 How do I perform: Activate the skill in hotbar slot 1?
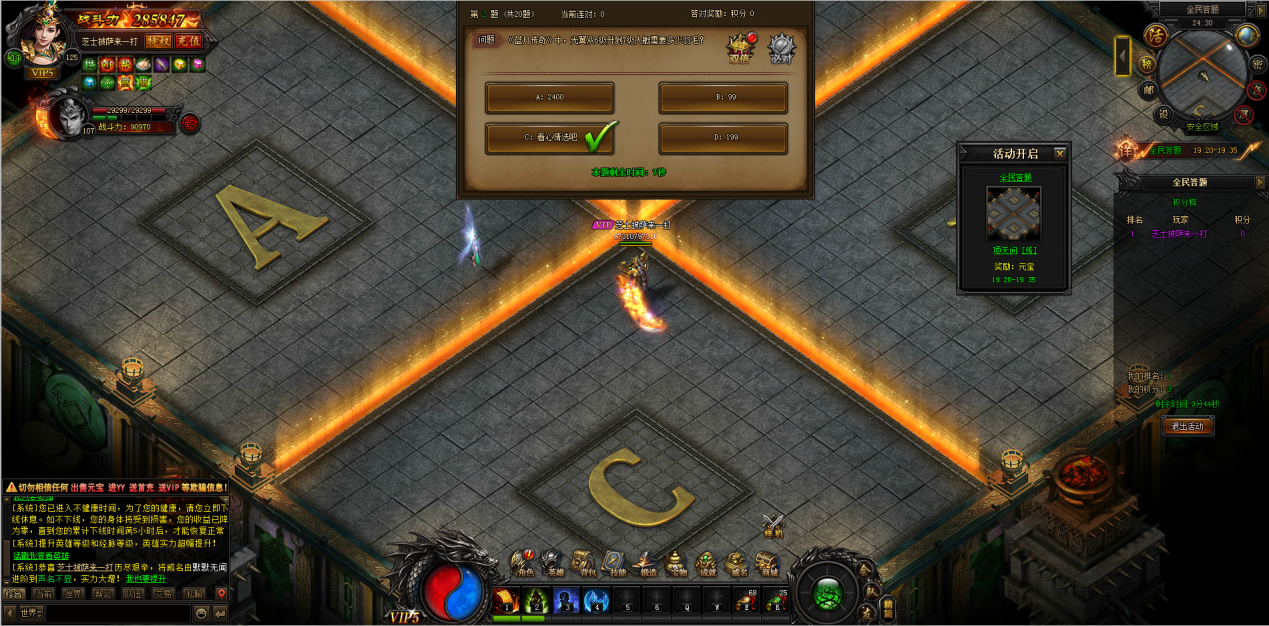pos(506,599)
